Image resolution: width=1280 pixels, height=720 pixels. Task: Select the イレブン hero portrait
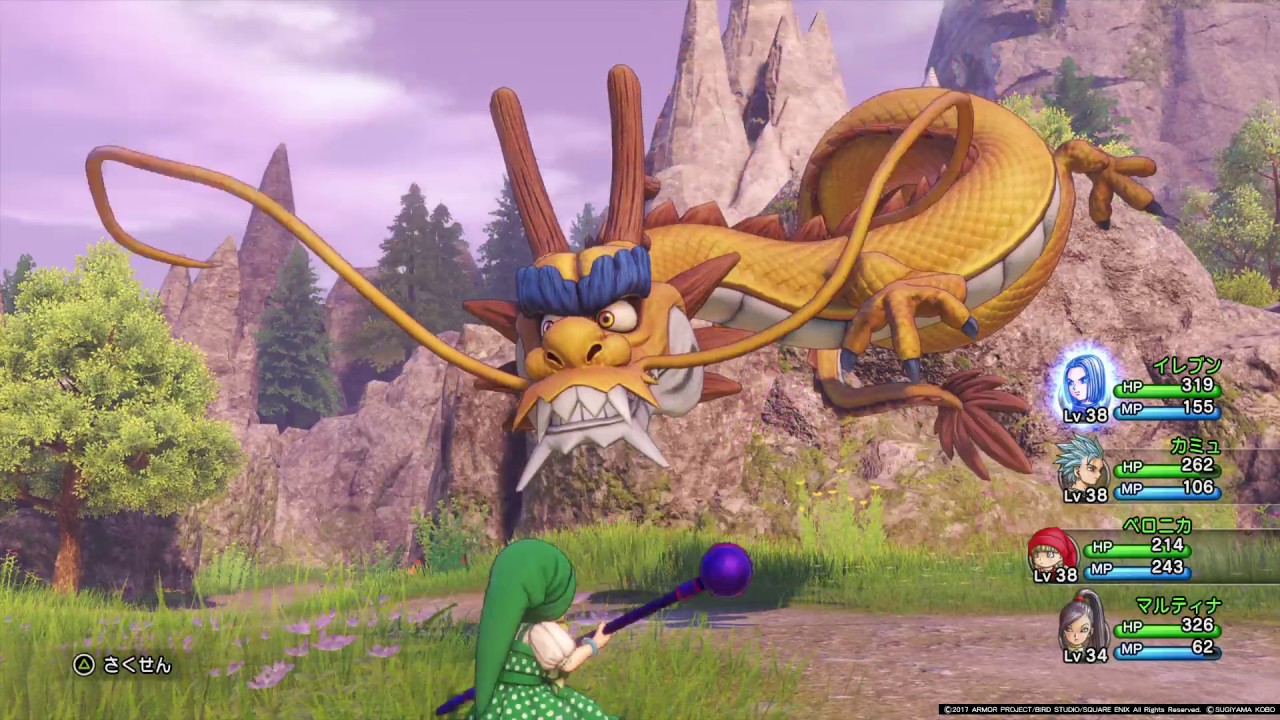(1084, 381)
